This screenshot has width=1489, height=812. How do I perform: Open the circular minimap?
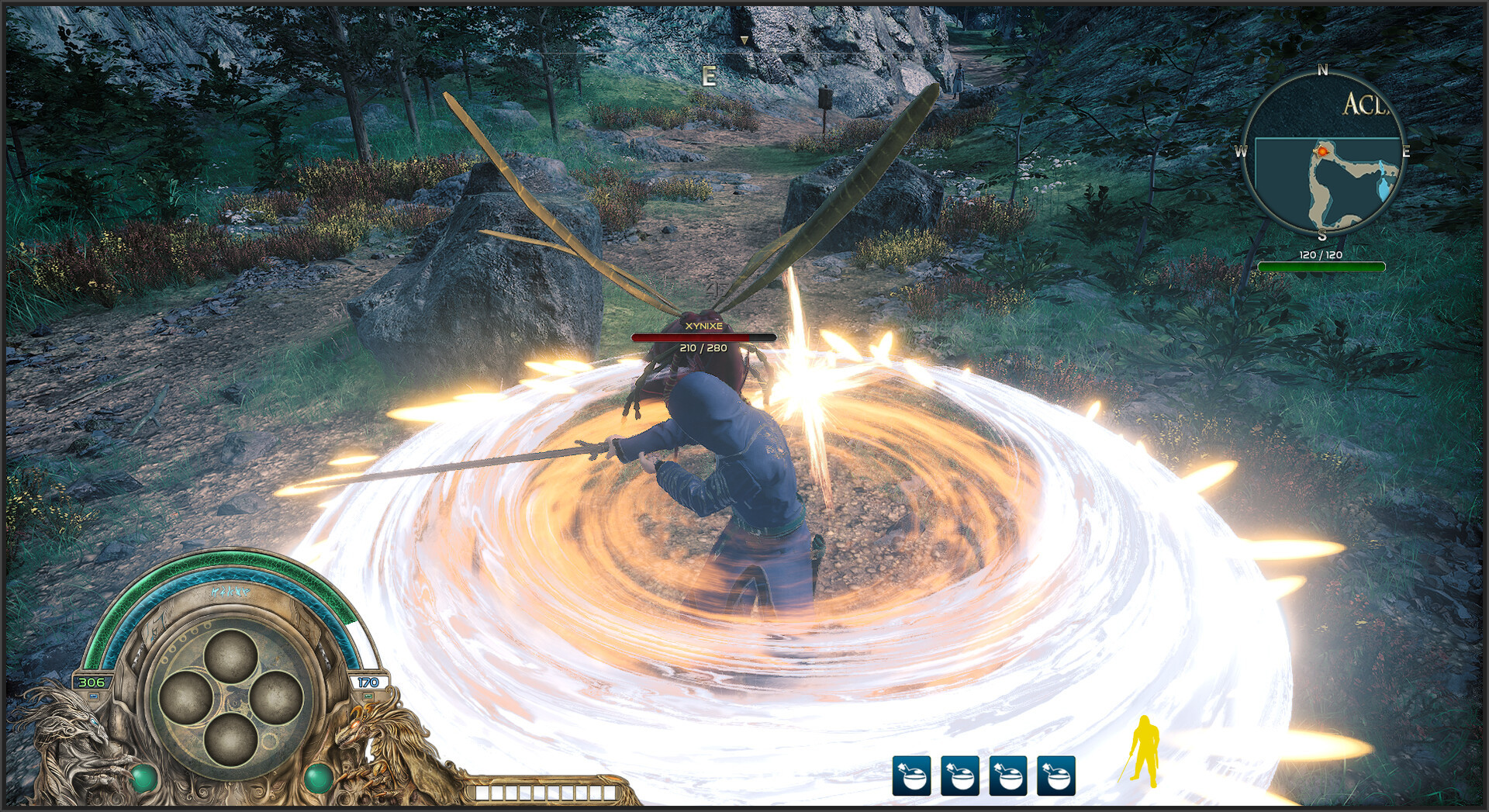pyautogui.click(x=1323, y=153)
